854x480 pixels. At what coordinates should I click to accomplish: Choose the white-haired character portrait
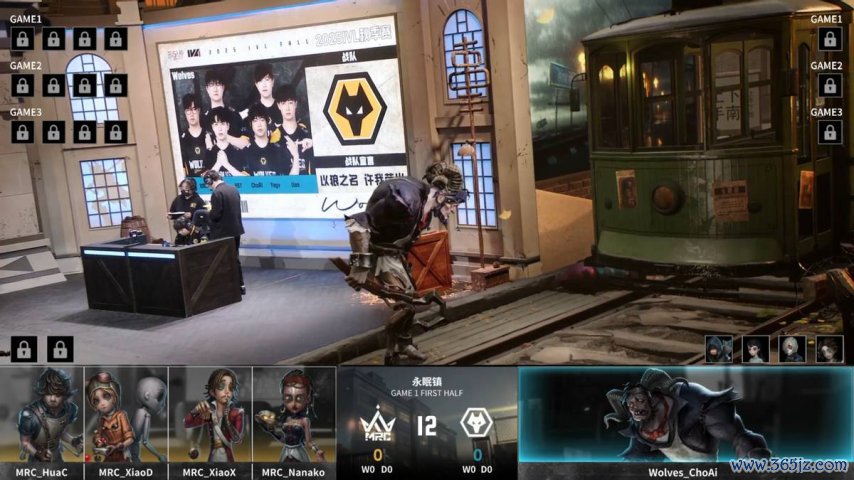click(792, 348)
